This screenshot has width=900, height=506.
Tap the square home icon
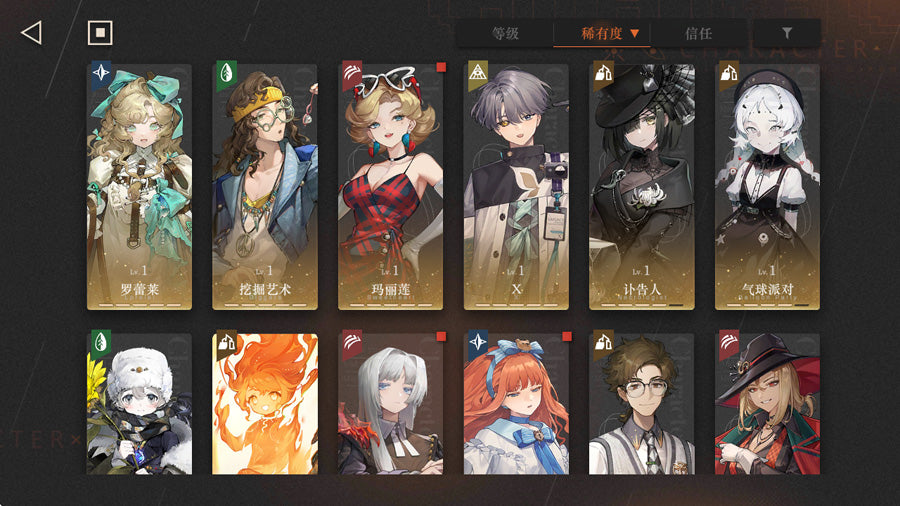point(100,33)
